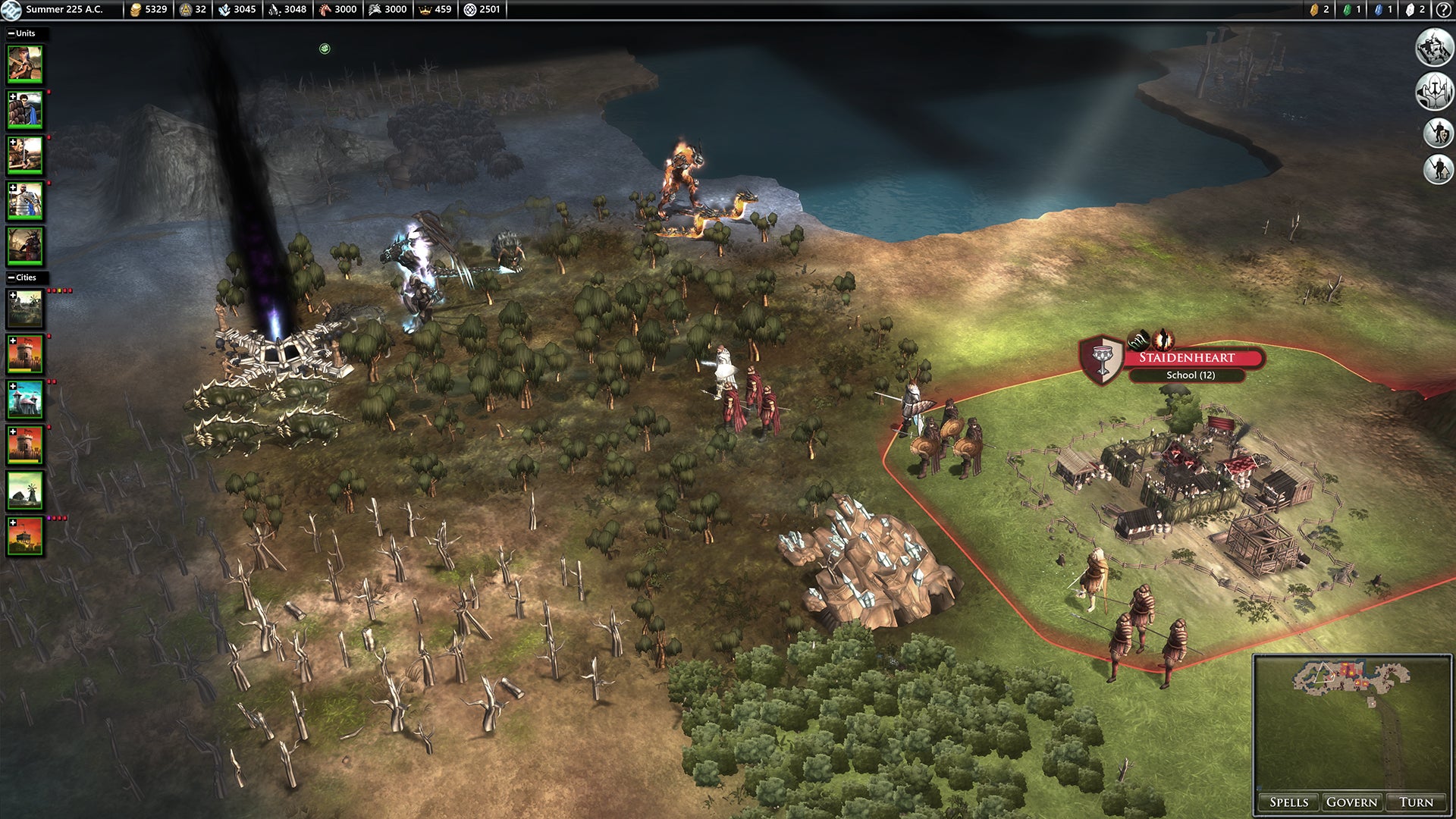1456x819 pixels.
Task: Select the dark village city thumbnail
Action: click(25, 309)
